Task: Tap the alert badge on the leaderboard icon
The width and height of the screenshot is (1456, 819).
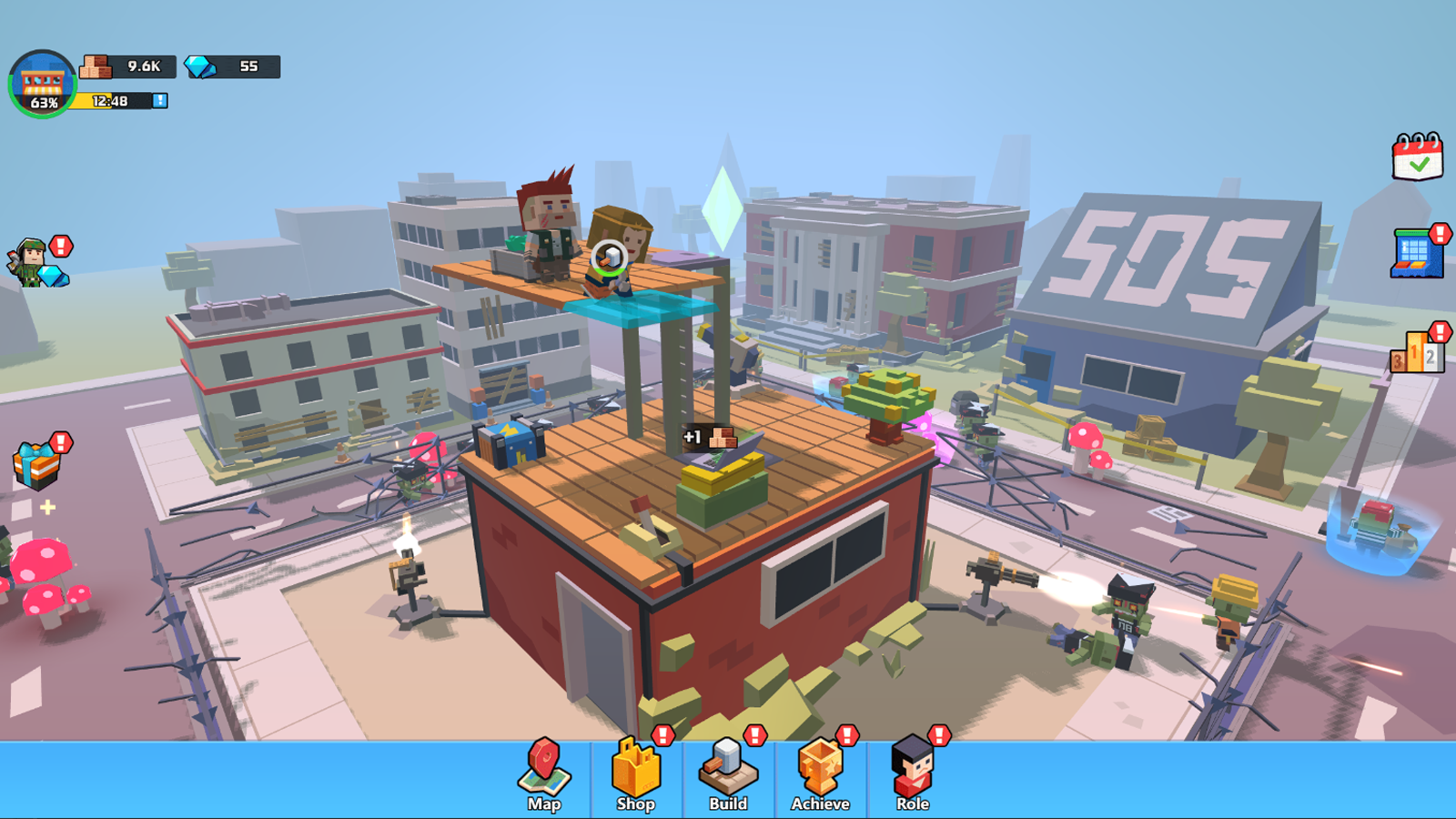Action: coord(1439,329)
